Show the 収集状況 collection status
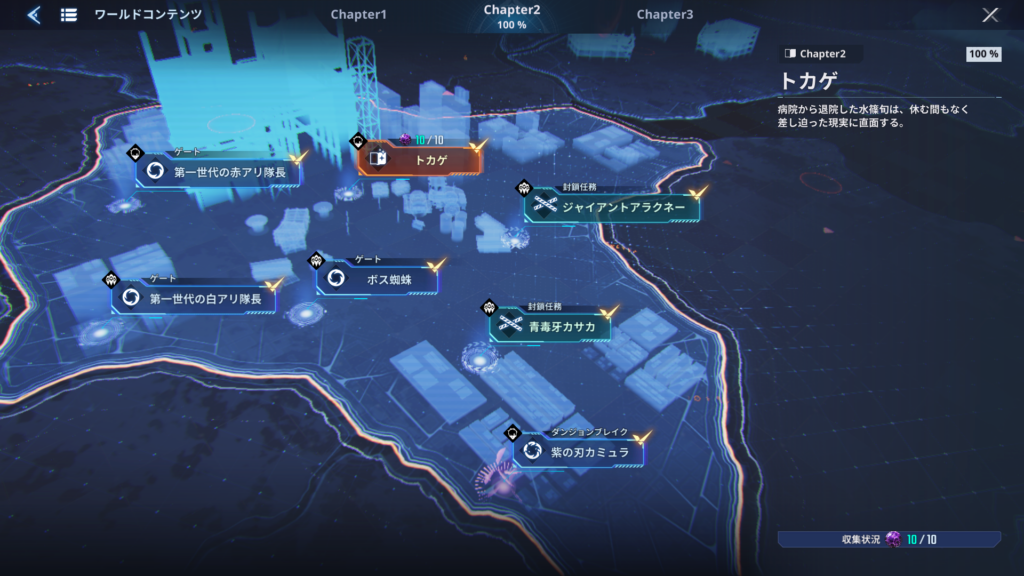Viewport: 1024px width, 576px height. (889, 540)
